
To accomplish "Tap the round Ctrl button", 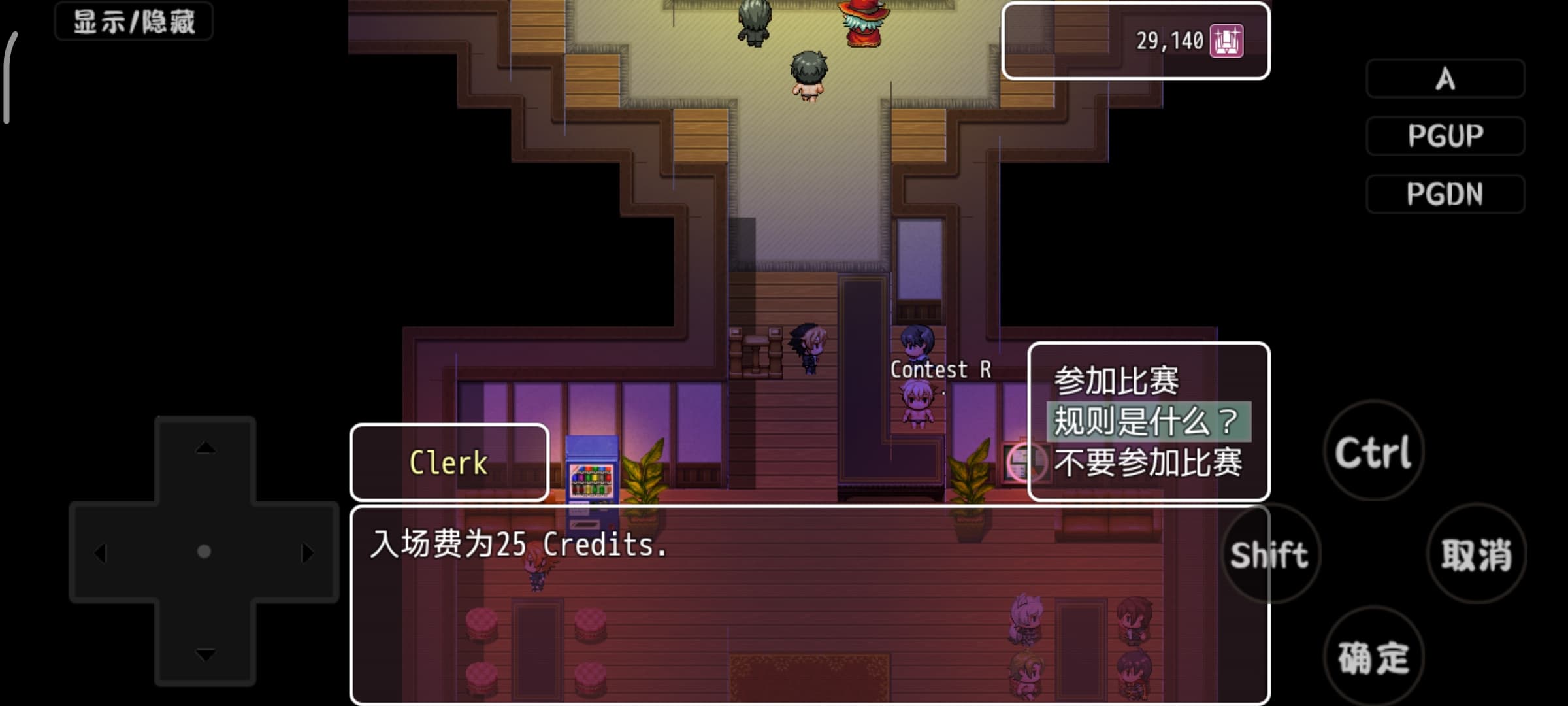I will coord(1373,452).
